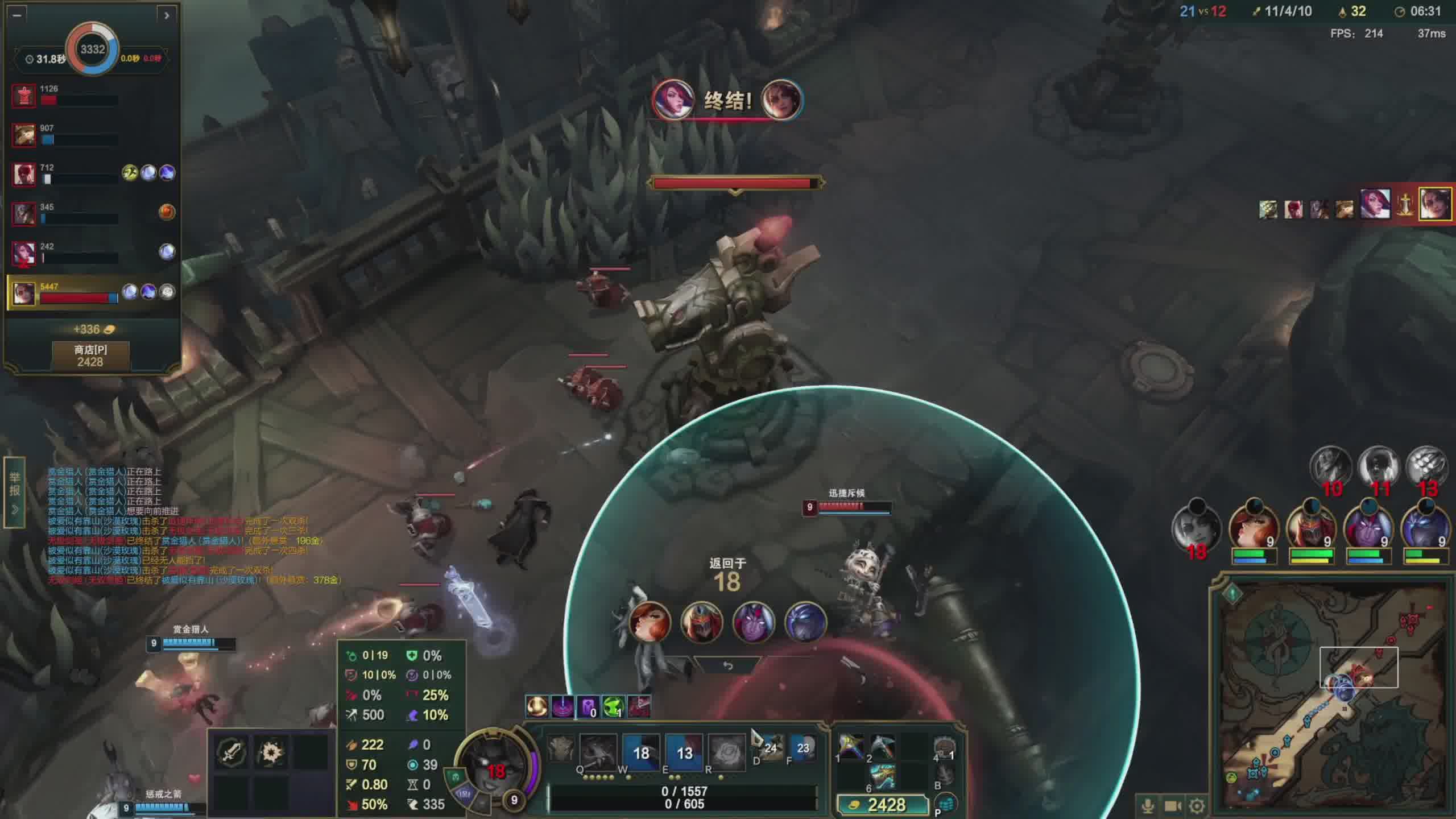Spectate the red-haired ally portrait in center
Viewport: 1456px width, 819px height.
(650, 622)
